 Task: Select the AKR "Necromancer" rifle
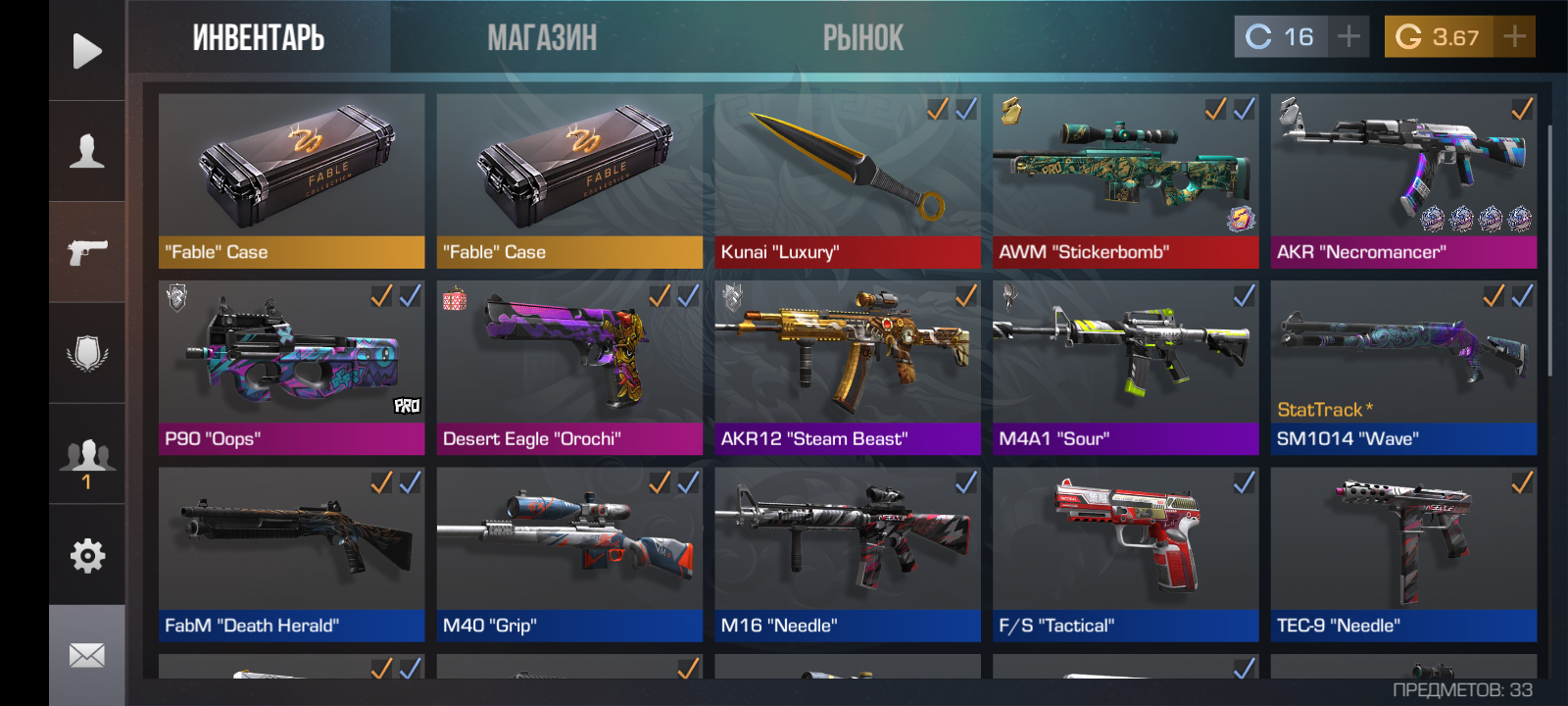click(x=1403, y=181)
